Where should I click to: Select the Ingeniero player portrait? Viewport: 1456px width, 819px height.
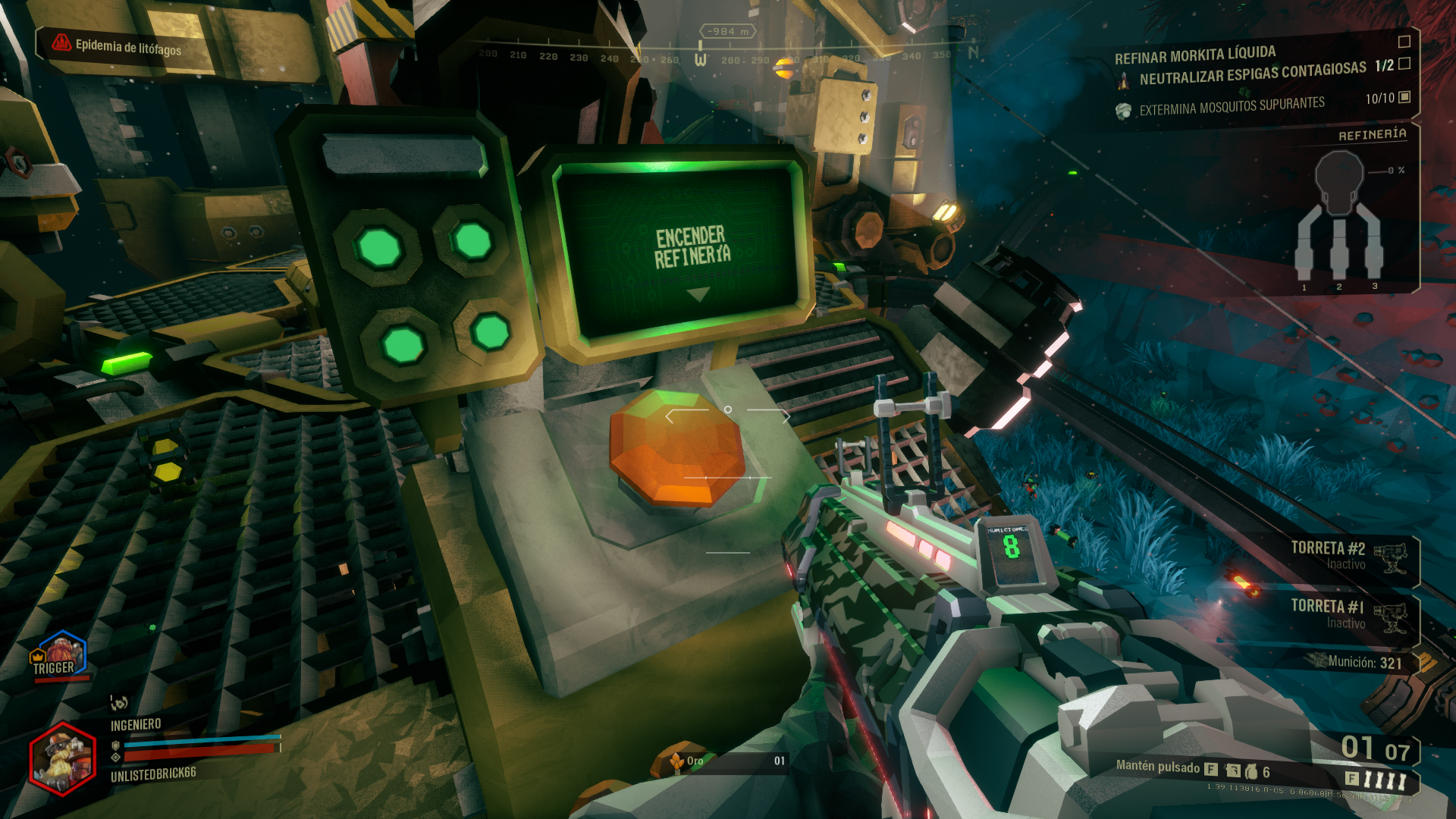(x=62, y=760)
